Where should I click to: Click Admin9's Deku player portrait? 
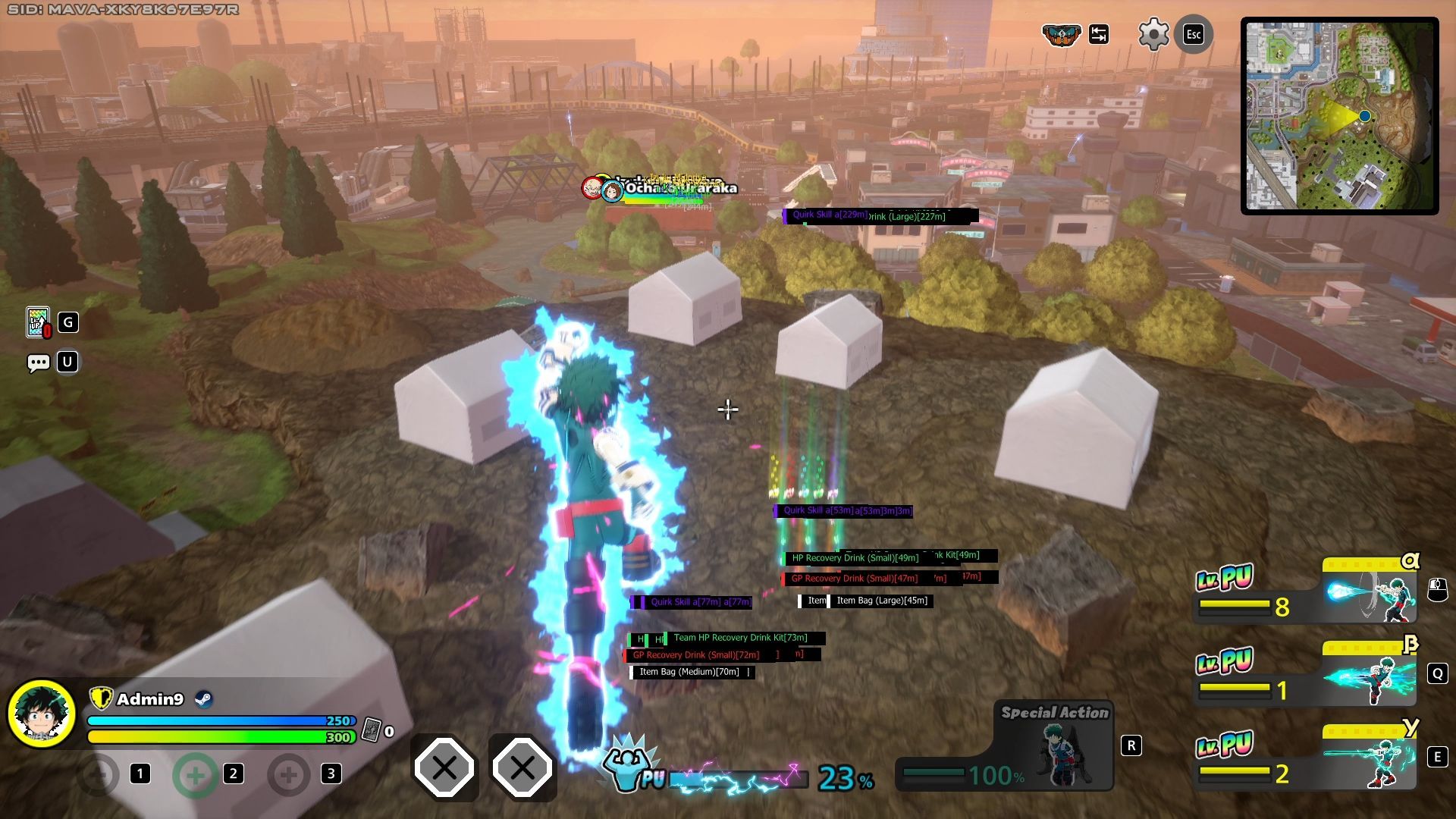click(42, 713)
